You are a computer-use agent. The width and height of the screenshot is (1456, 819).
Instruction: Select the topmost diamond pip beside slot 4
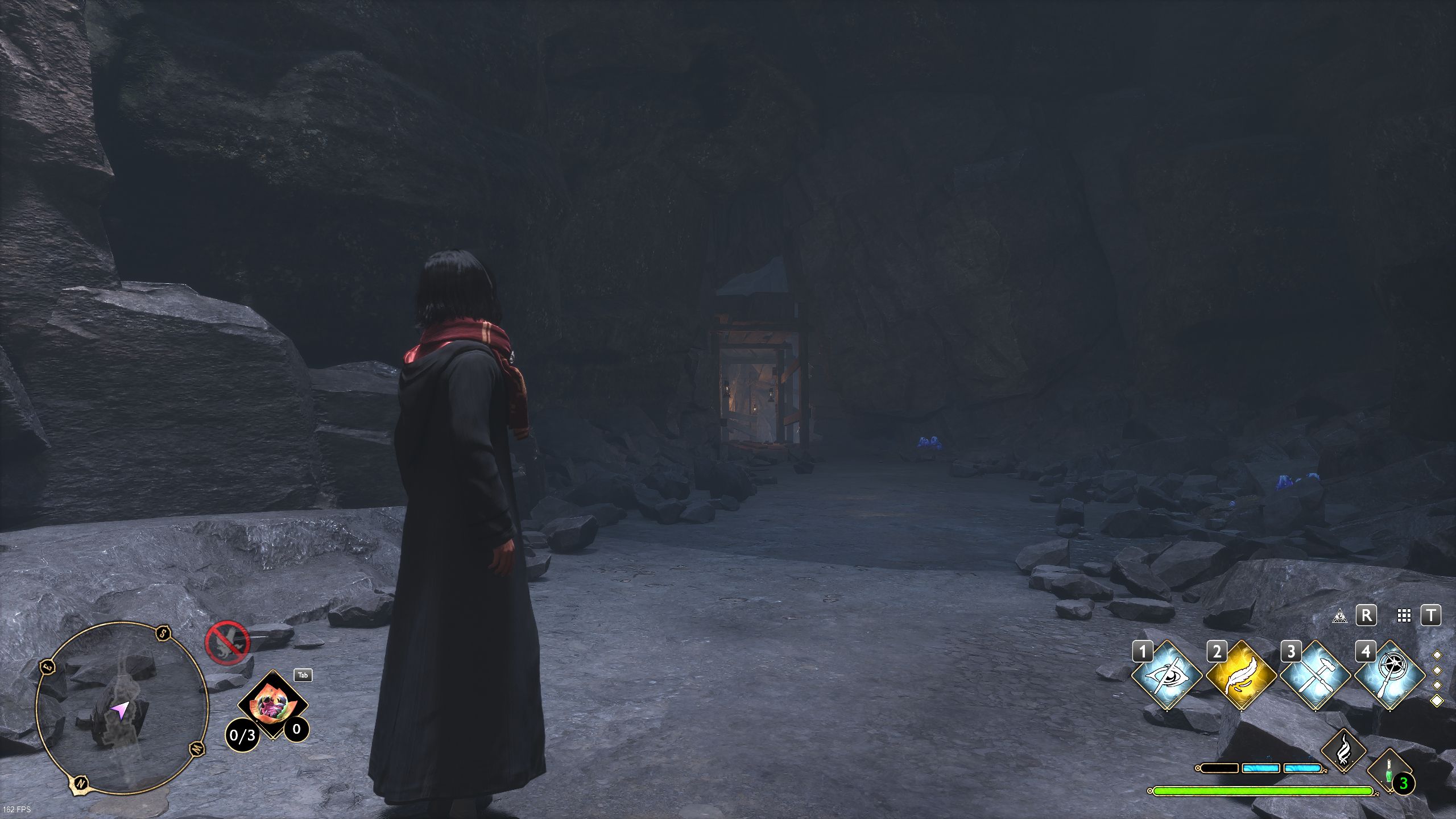pyautogui.click(x=1438, y=655)
